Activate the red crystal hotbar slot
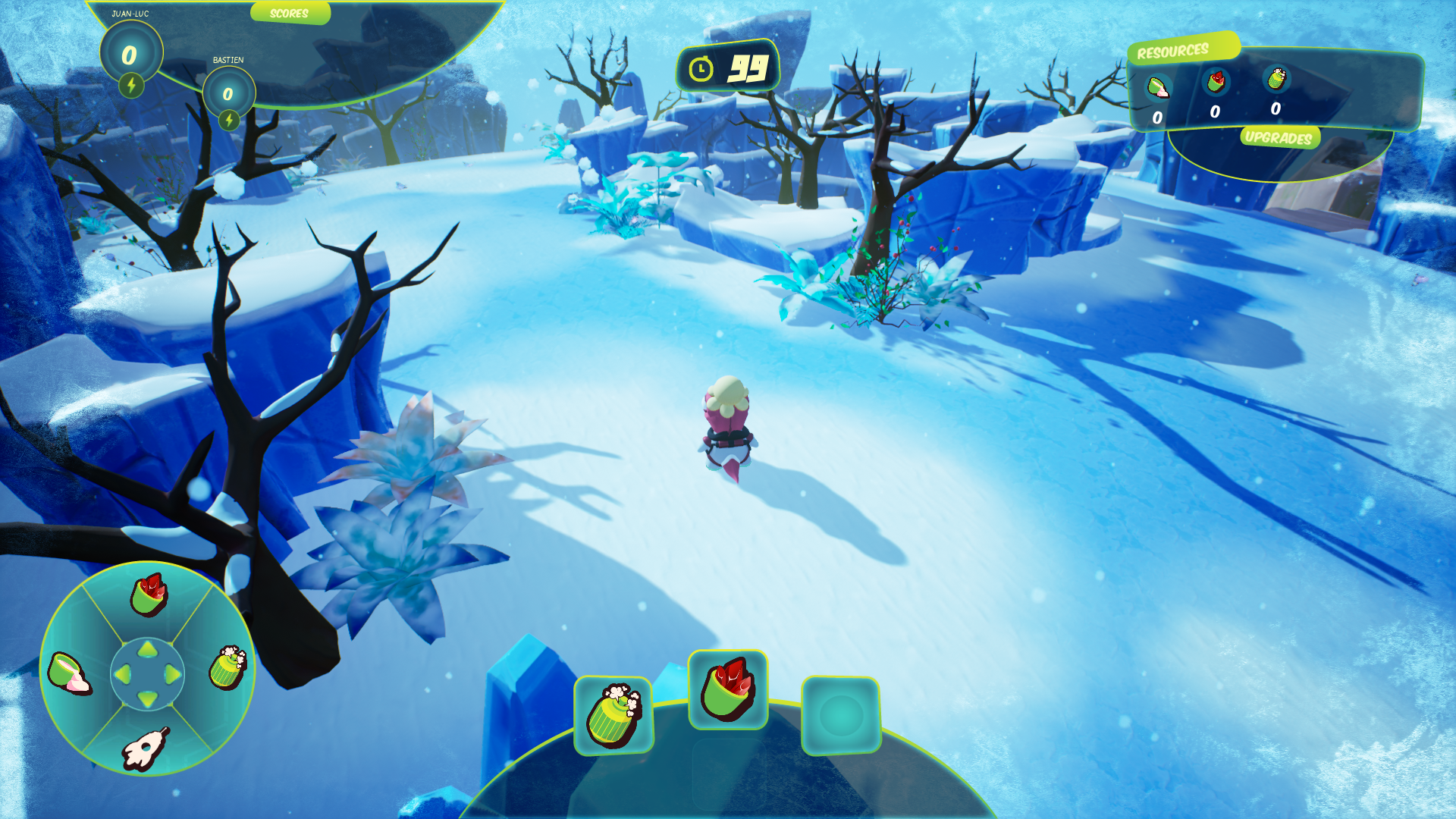Viewport: 1456px width, 819px height. (x=728, y=689)
